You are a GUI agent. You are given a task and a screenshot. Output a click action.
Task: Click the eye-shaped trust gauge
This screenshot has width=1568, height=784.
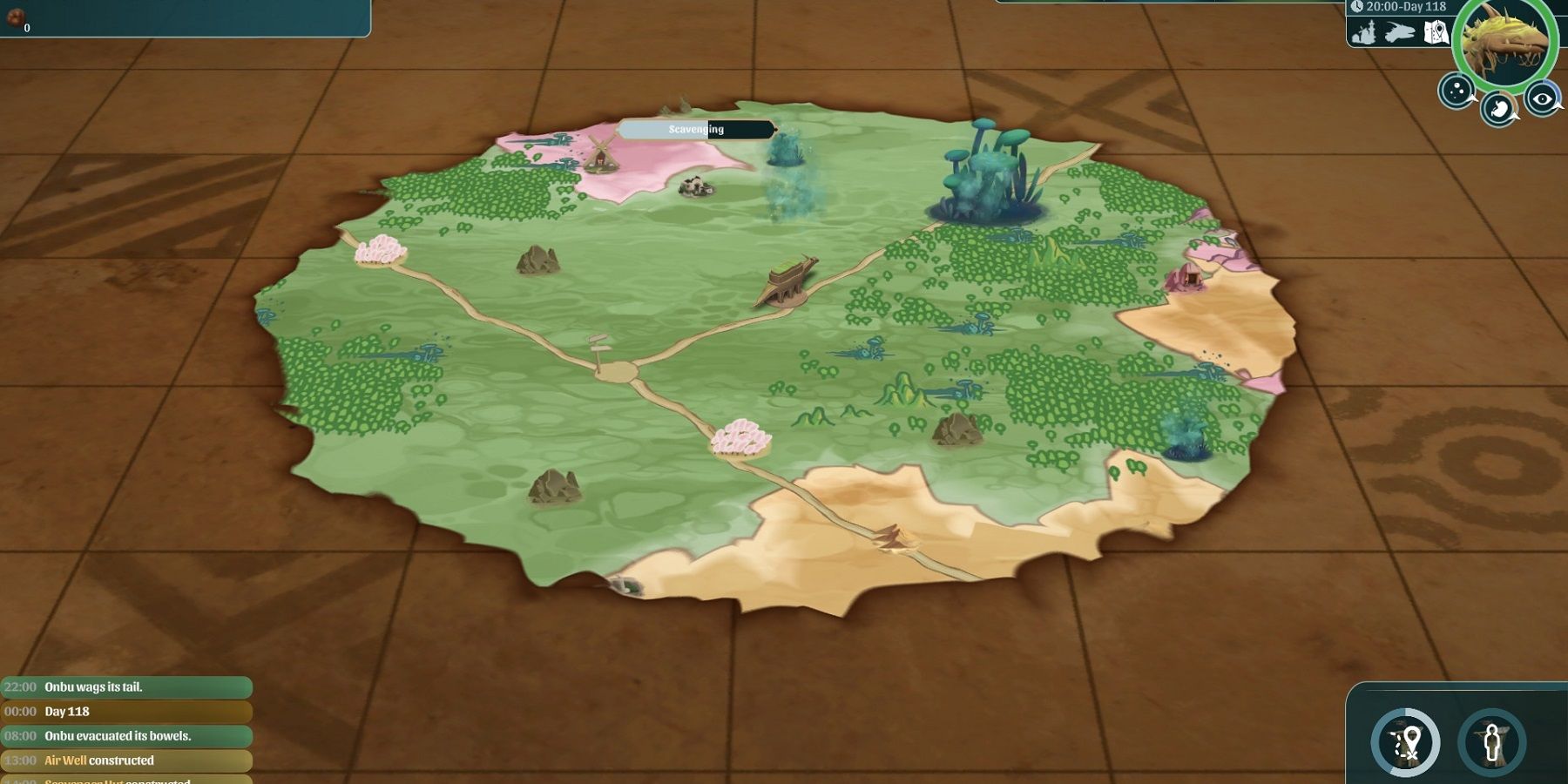(1542, 98)
